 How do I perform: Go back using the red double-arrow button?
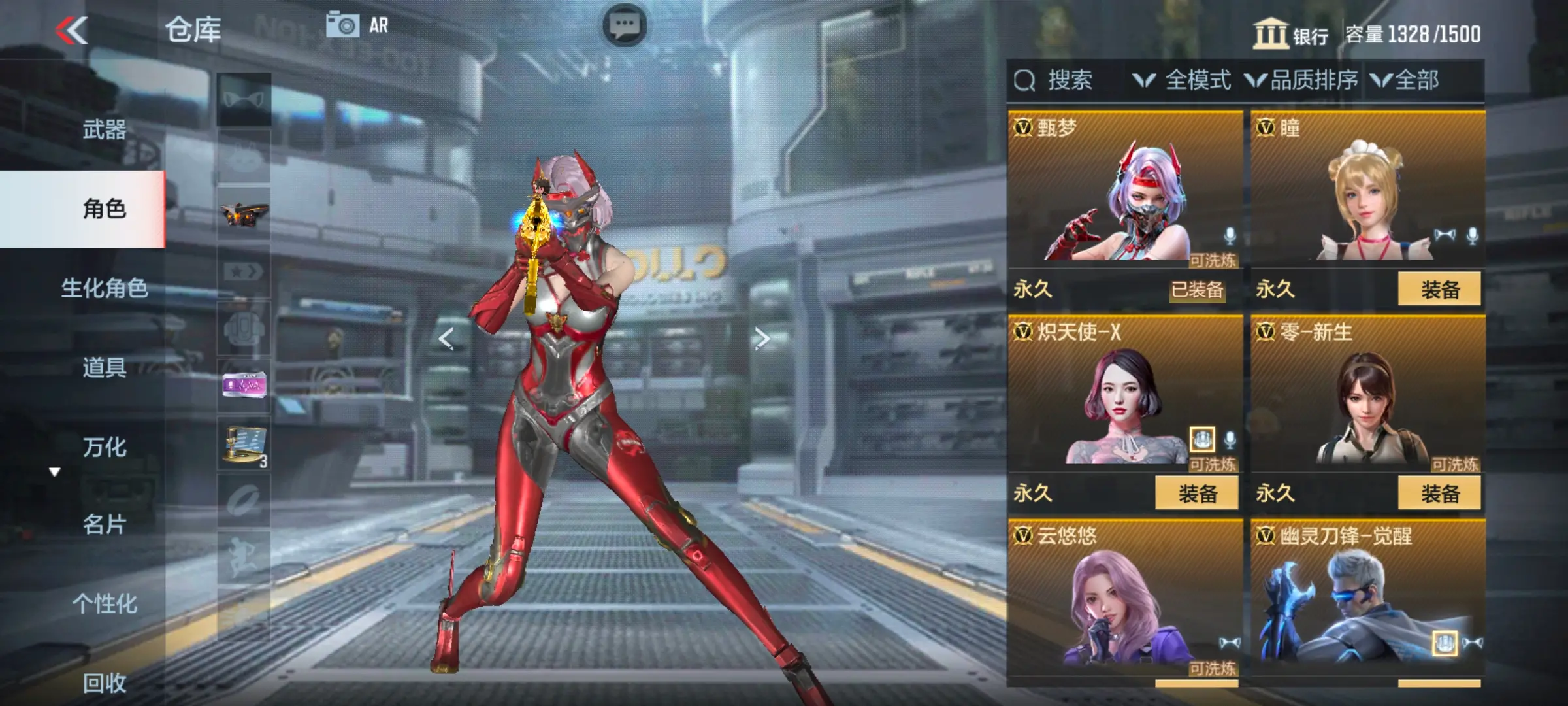point(72,31)
